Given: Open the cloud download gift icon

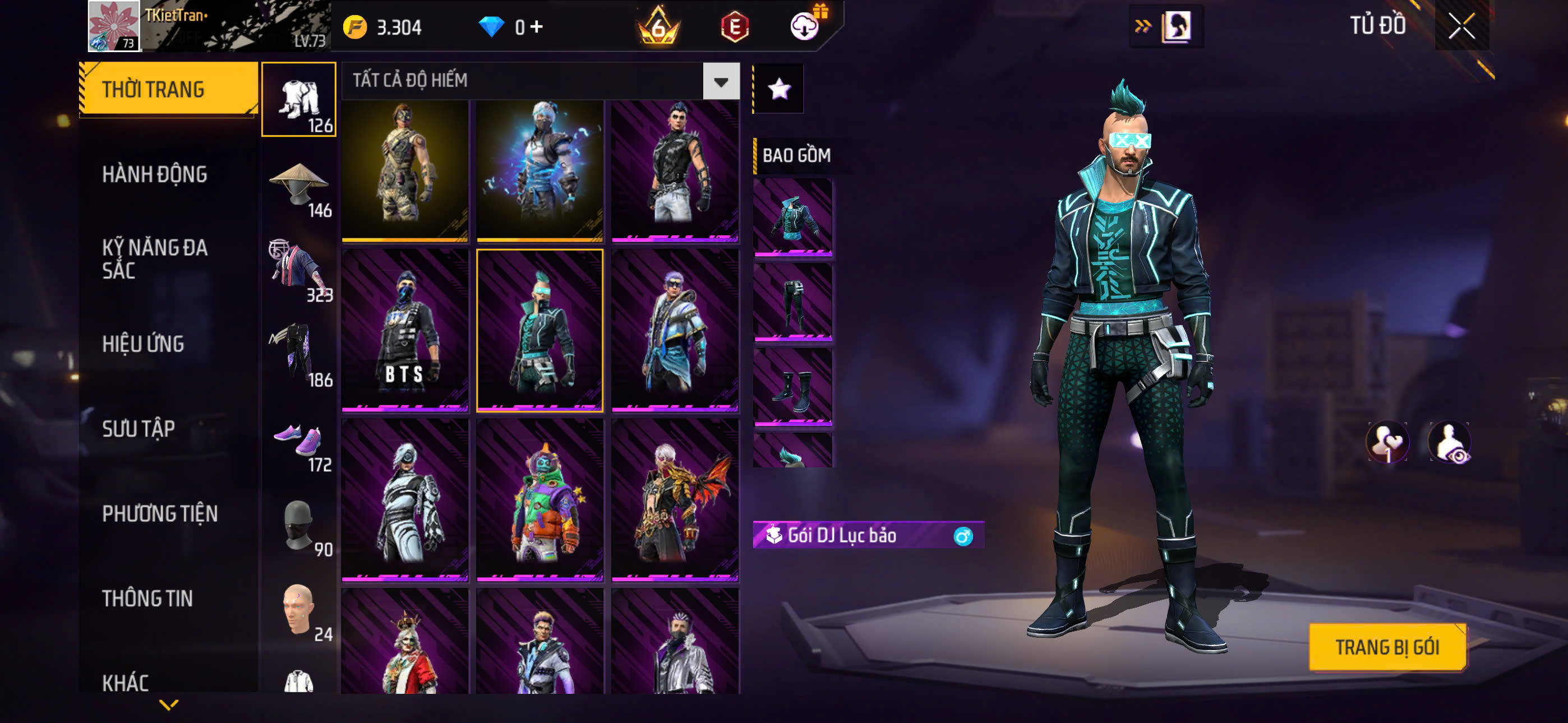Looking at the screenshot, I should pyautogui.click(x=805, y=25).
